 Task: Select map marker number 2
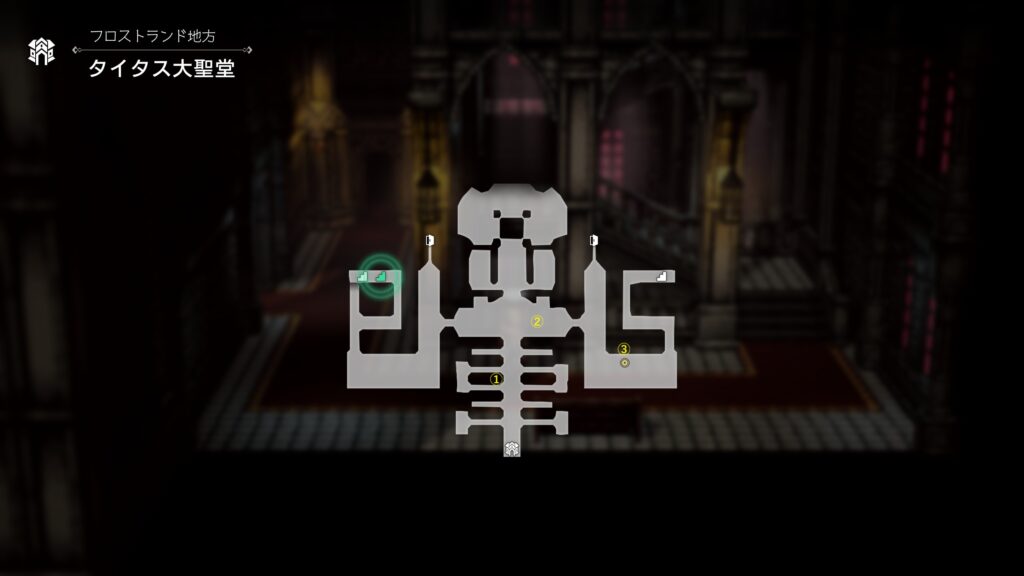pyautogui.click(x=537, y=321)
